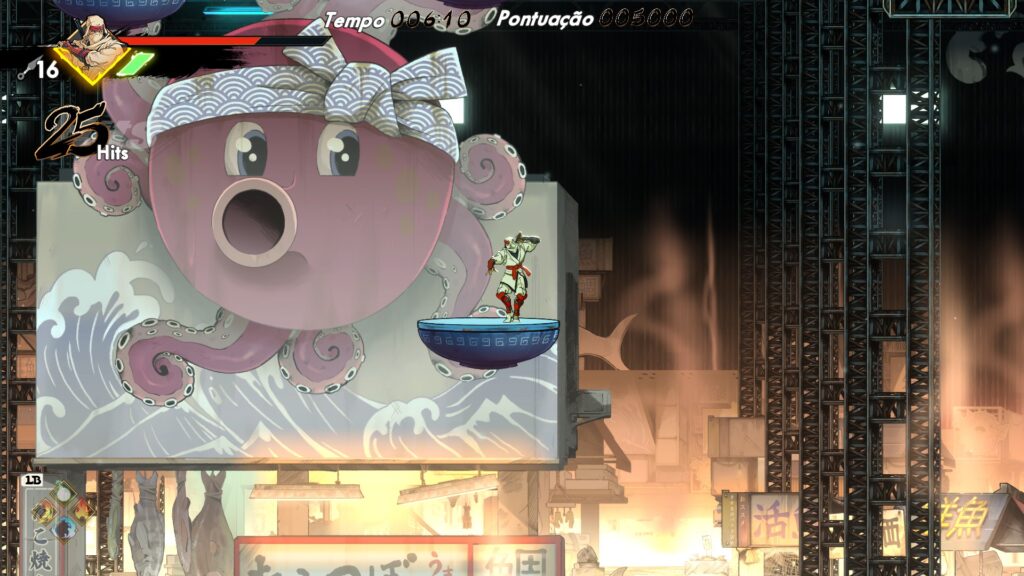
Task: Choose the left fire dragon ninpo
Action: pyautogui.click(x=45, y=509)
